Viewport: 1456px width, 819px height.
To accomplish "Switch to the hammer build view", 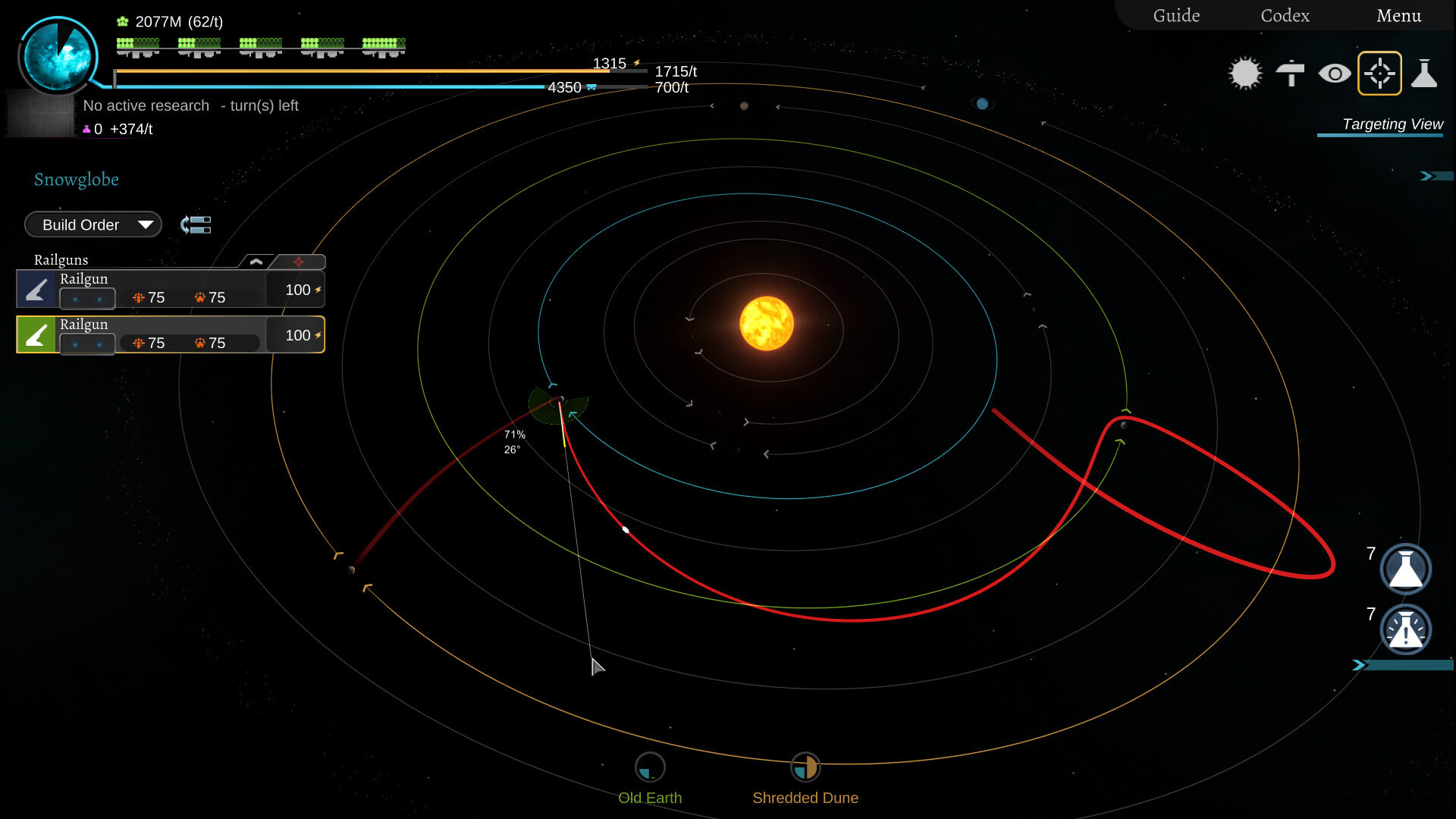I will pos(1290,74).
